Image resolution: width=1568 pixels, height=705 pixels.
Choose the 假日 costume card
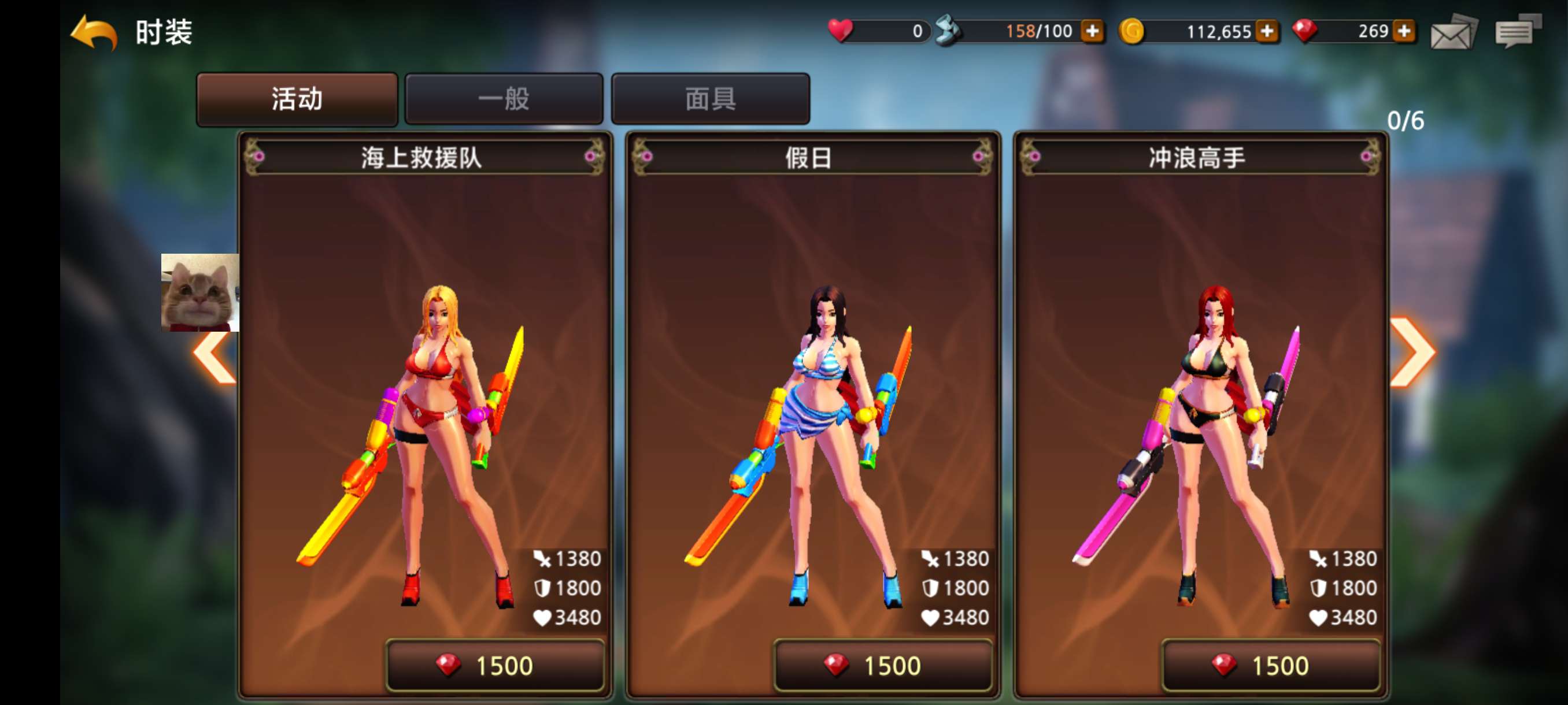click(x=812, y=395)
